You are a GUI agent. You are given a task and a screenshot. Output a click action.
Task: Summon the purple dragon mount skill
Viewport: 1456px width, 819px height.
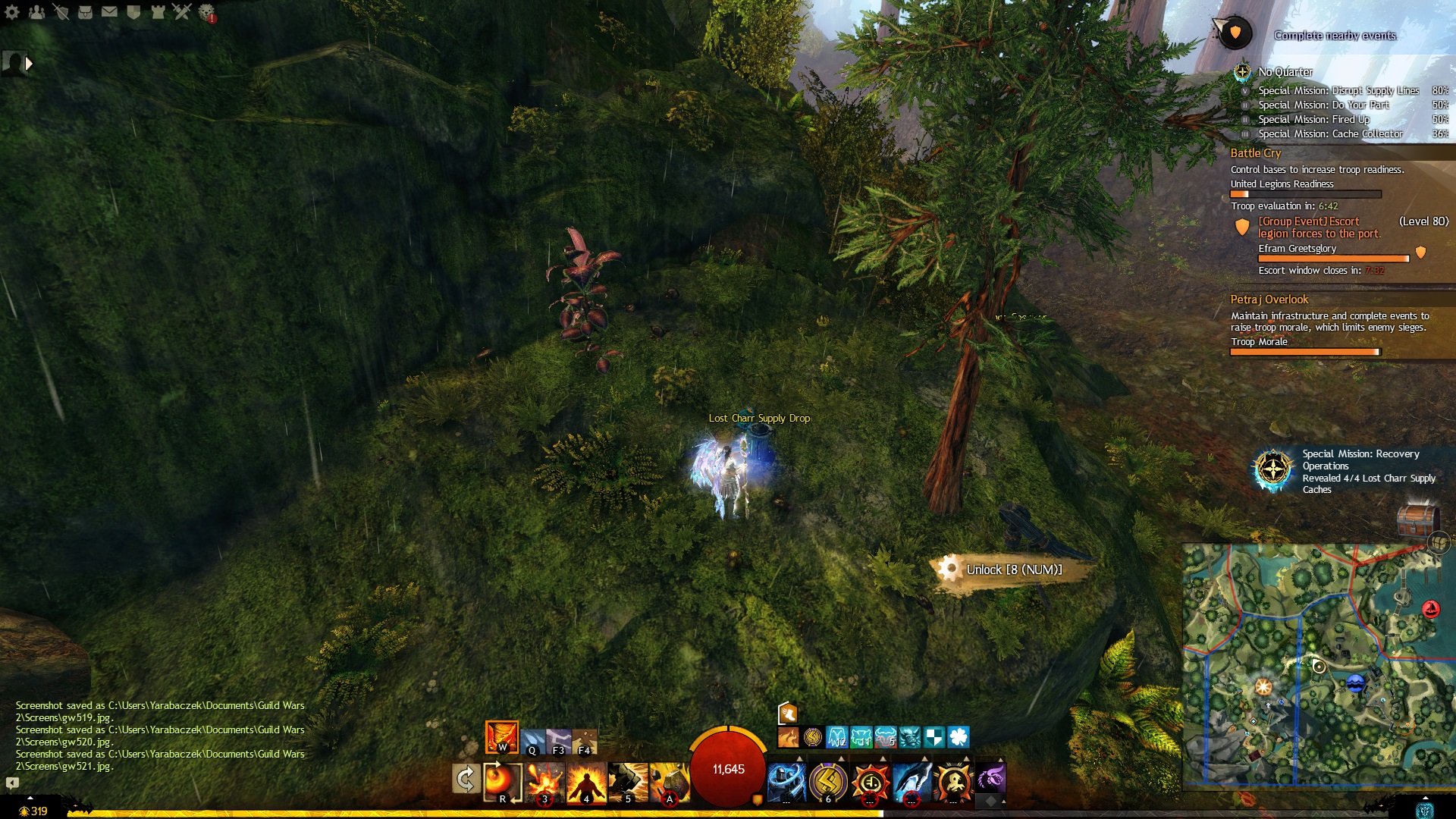(x=990, y=778)
